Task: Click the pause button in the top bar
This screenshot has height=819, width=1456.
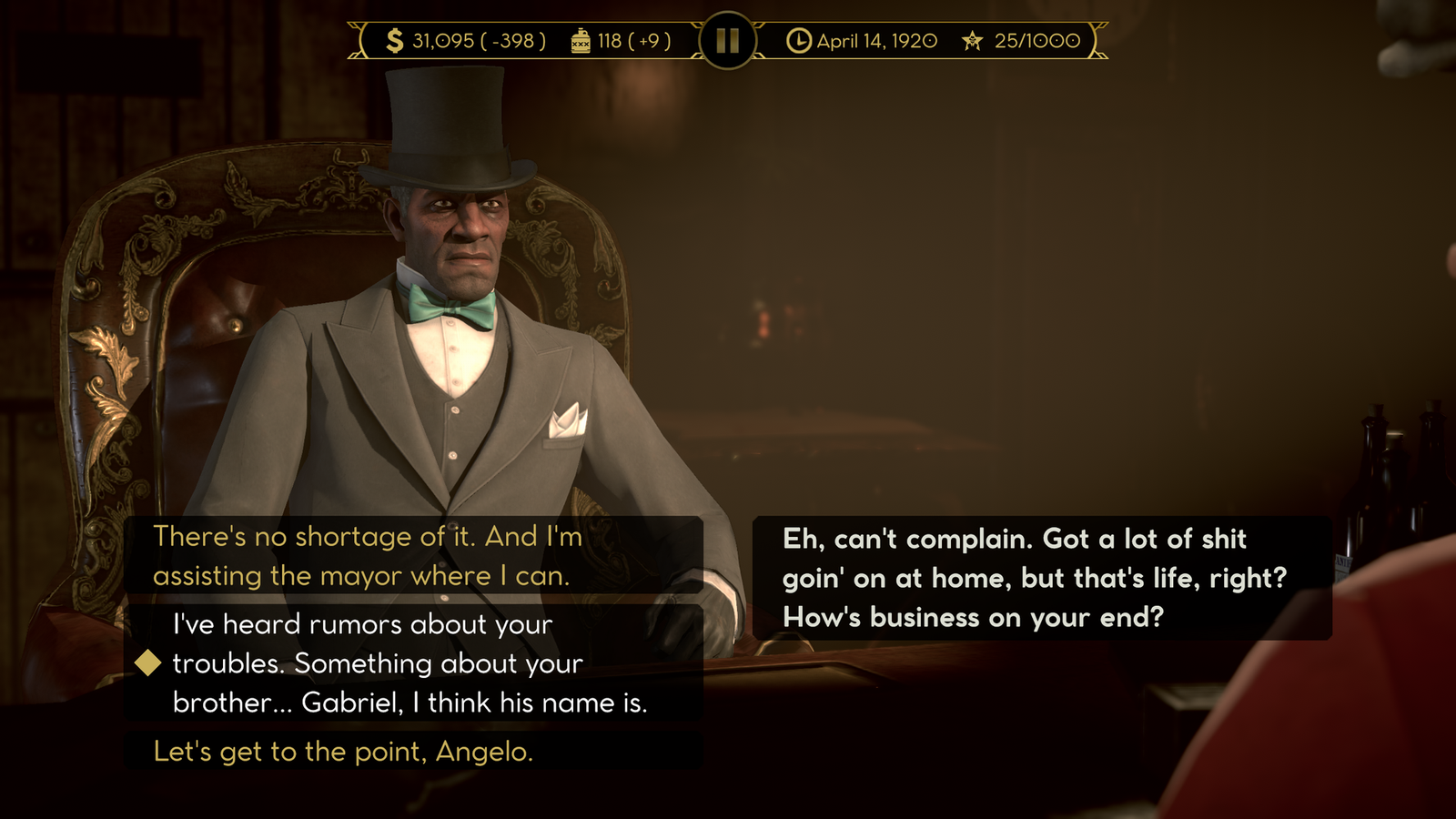Action: tap(728, 40)
